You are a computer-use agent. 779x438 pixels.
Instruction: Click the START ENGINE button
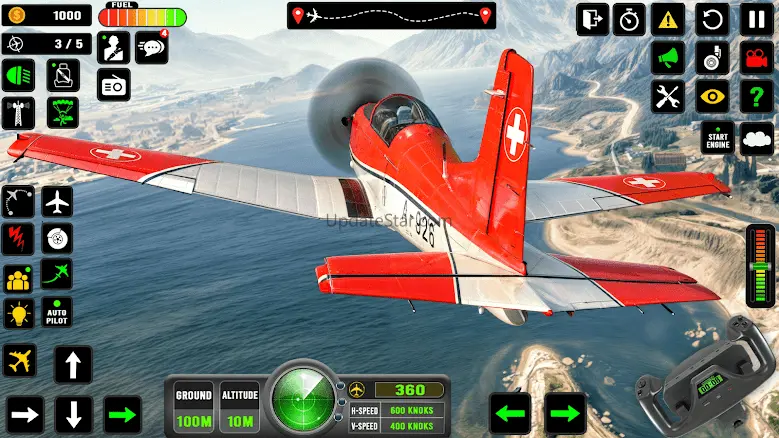click(716, 138)
